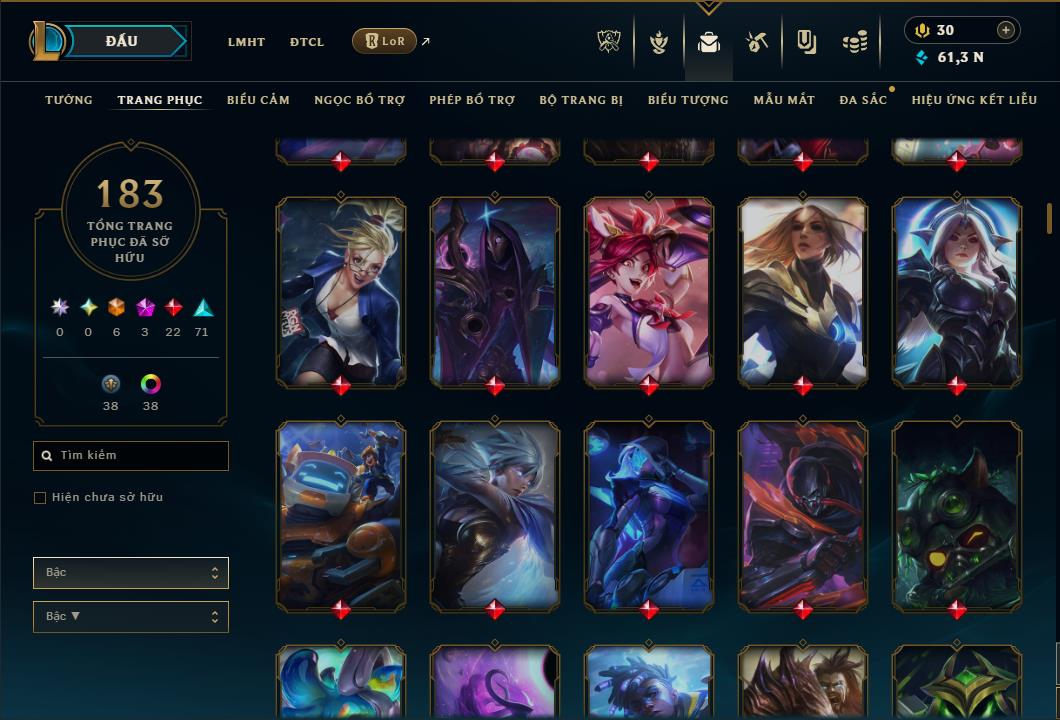This screenshot has width=1060, height=720.
Task: Switch to the TƯỚNG tab
Action: point(69,100)
